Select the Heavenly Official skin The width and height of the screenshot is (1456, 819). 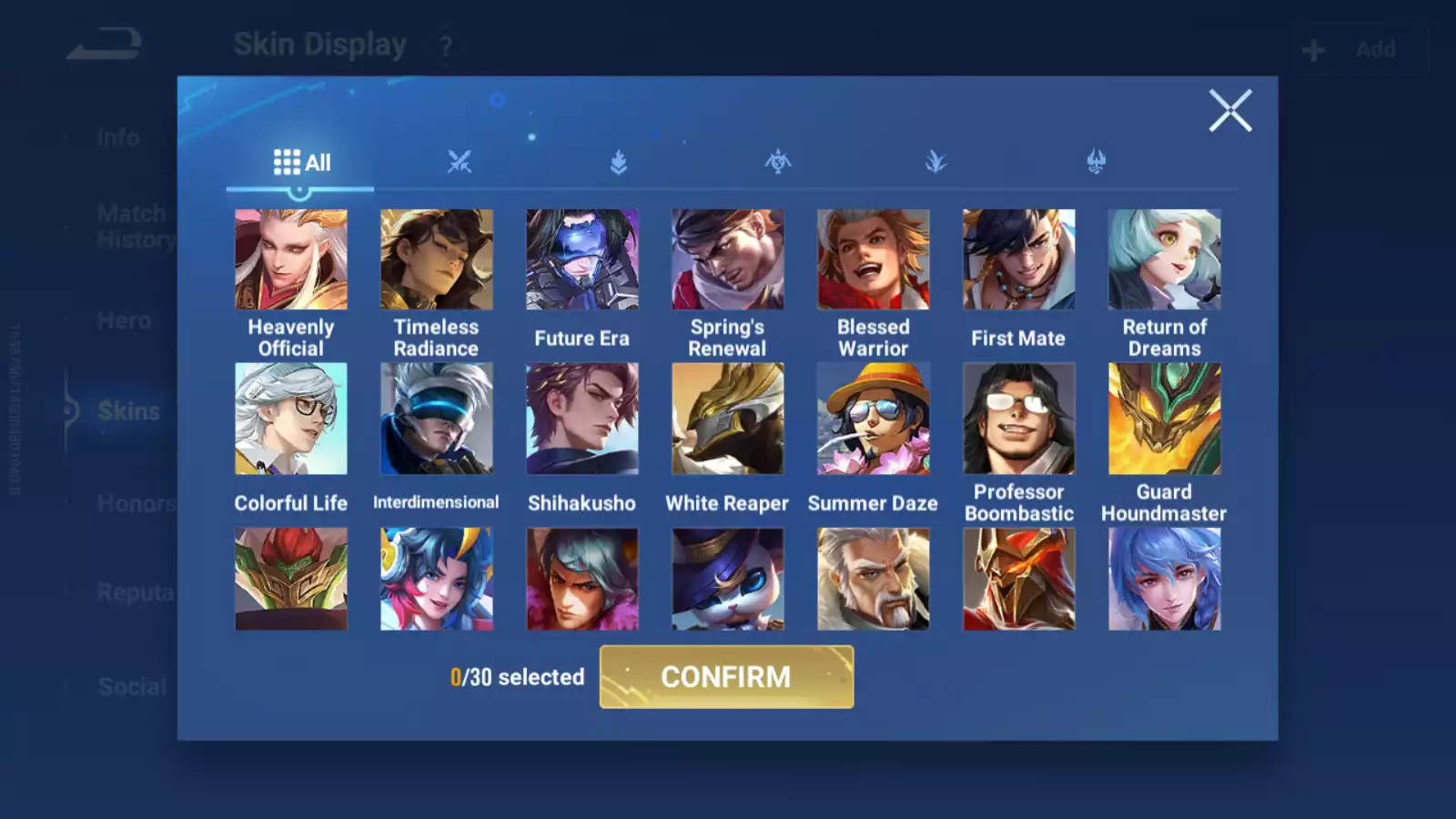coord(291,259)
